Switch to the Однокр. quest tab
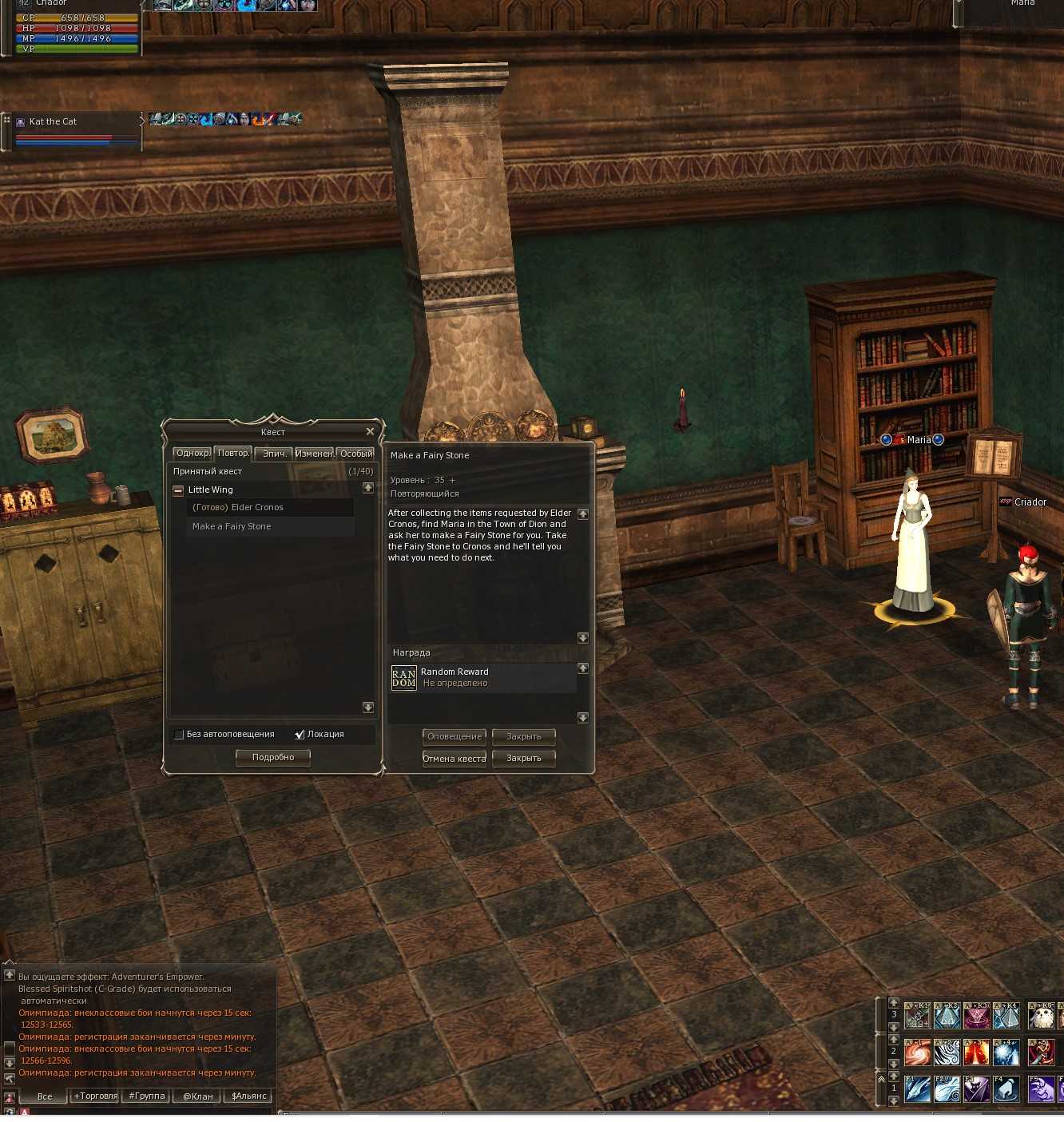Screen dimensions: 1064x1122 [193, 454]
